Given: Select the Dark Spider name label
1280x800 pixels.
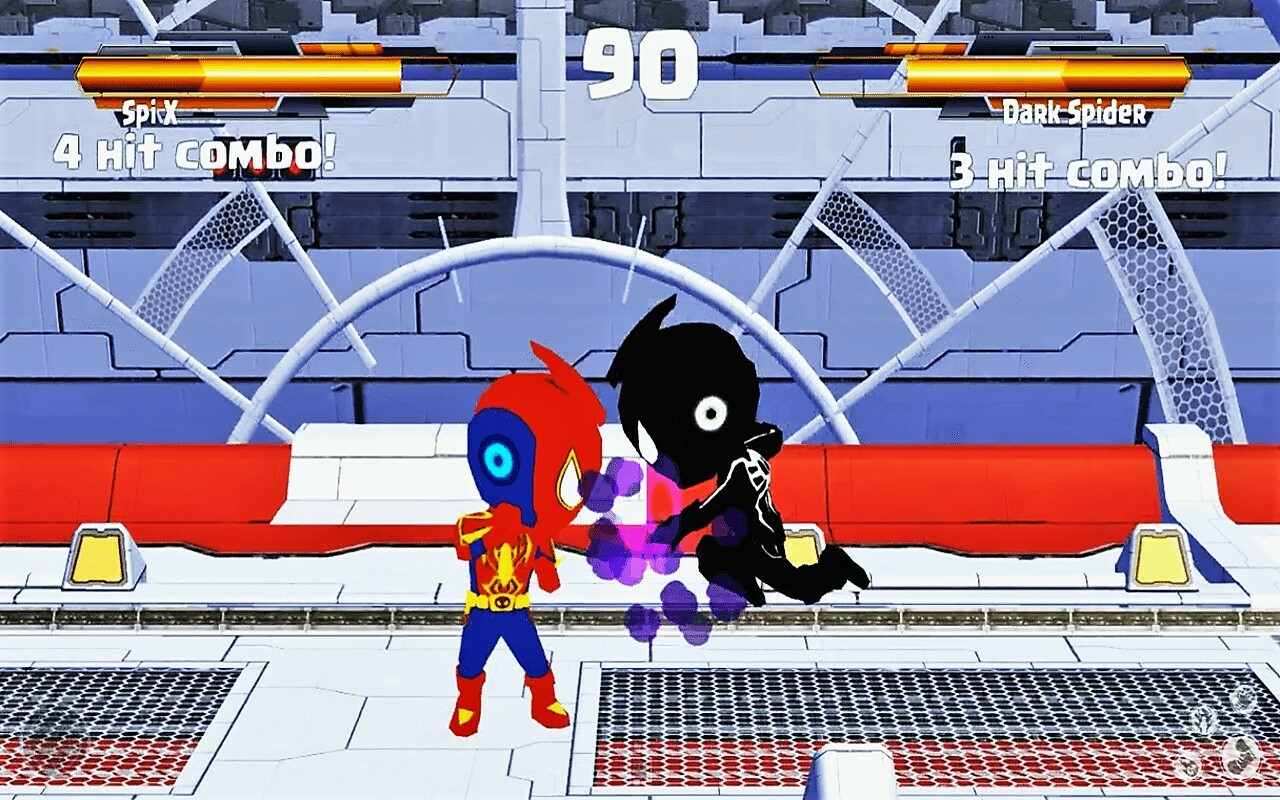Looking at the screenshot, I should (1075, 113).
